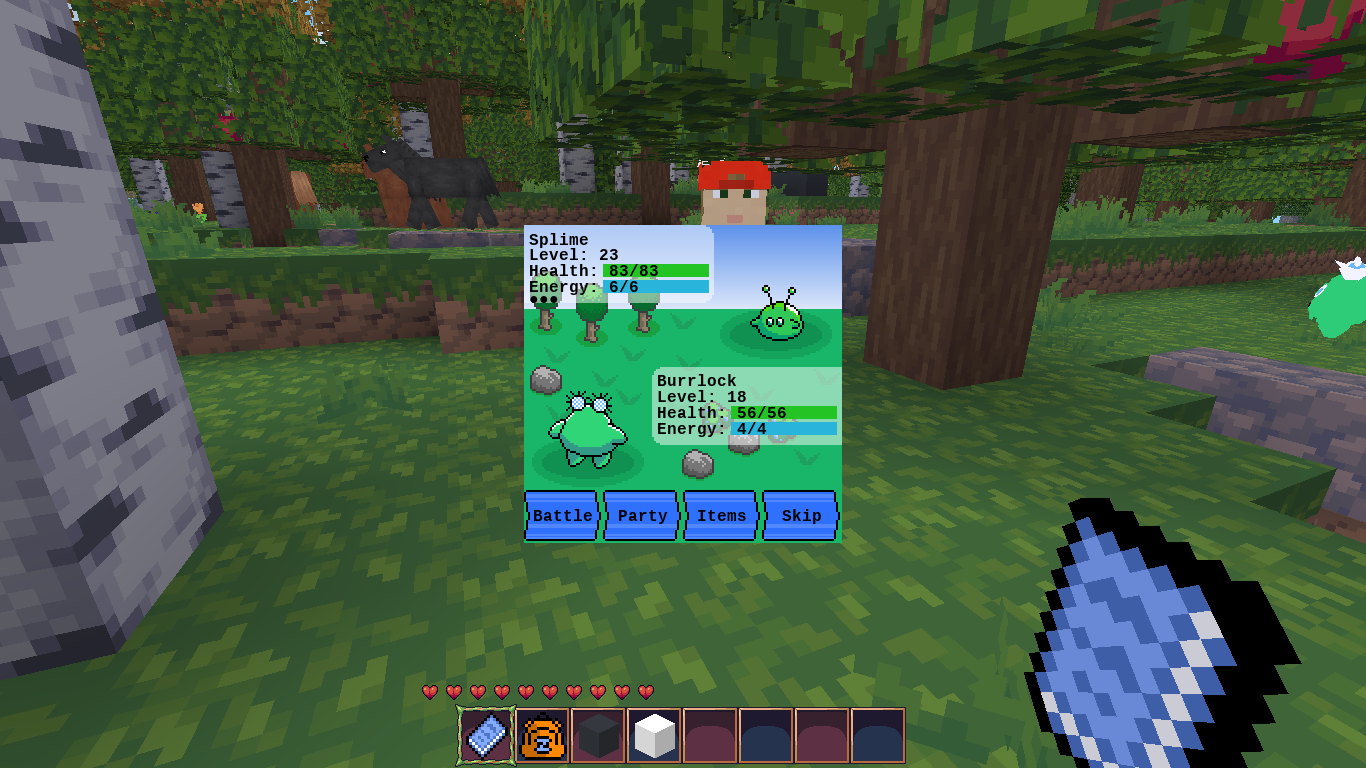This screenshot has height=768, width=1366.
Task: Select the orange backpack hotbar slot
Action: click(543, 736)
